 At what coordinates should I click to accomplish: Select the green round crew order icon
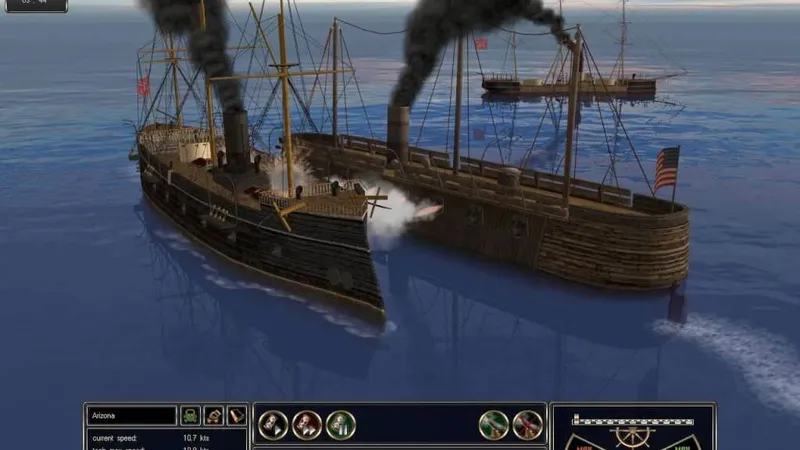(340, 425)
